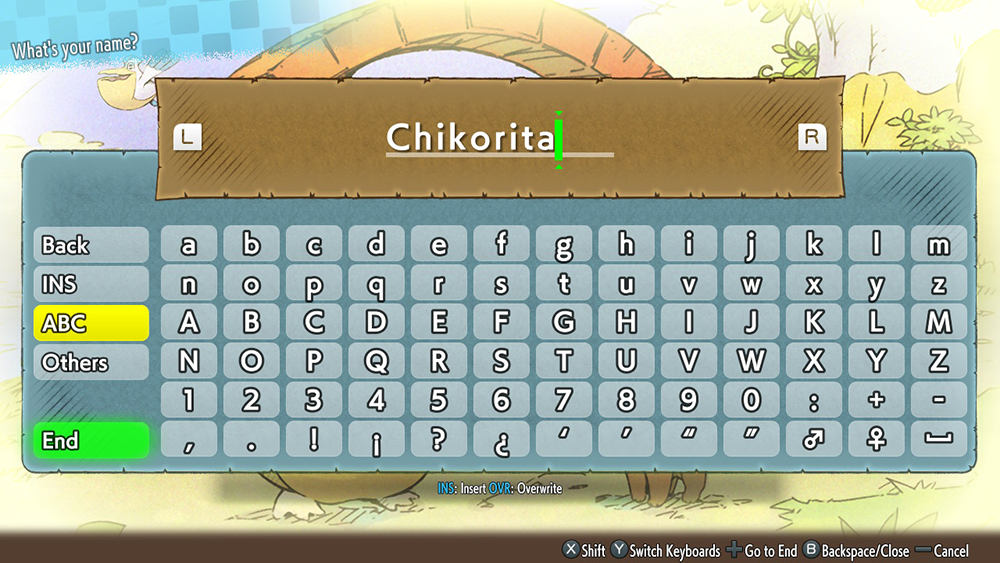Switch to the Others keyboard

91,362
